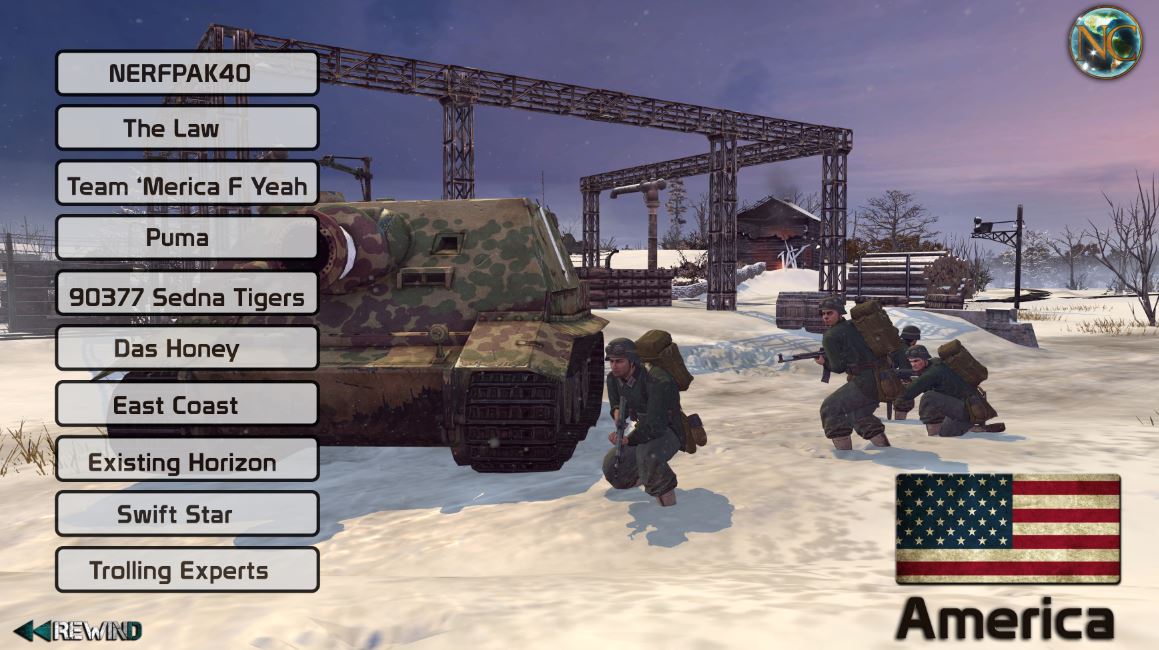Select the Trolling Experts entry
Screen dimensions: 1159x650
pos(187,570)
